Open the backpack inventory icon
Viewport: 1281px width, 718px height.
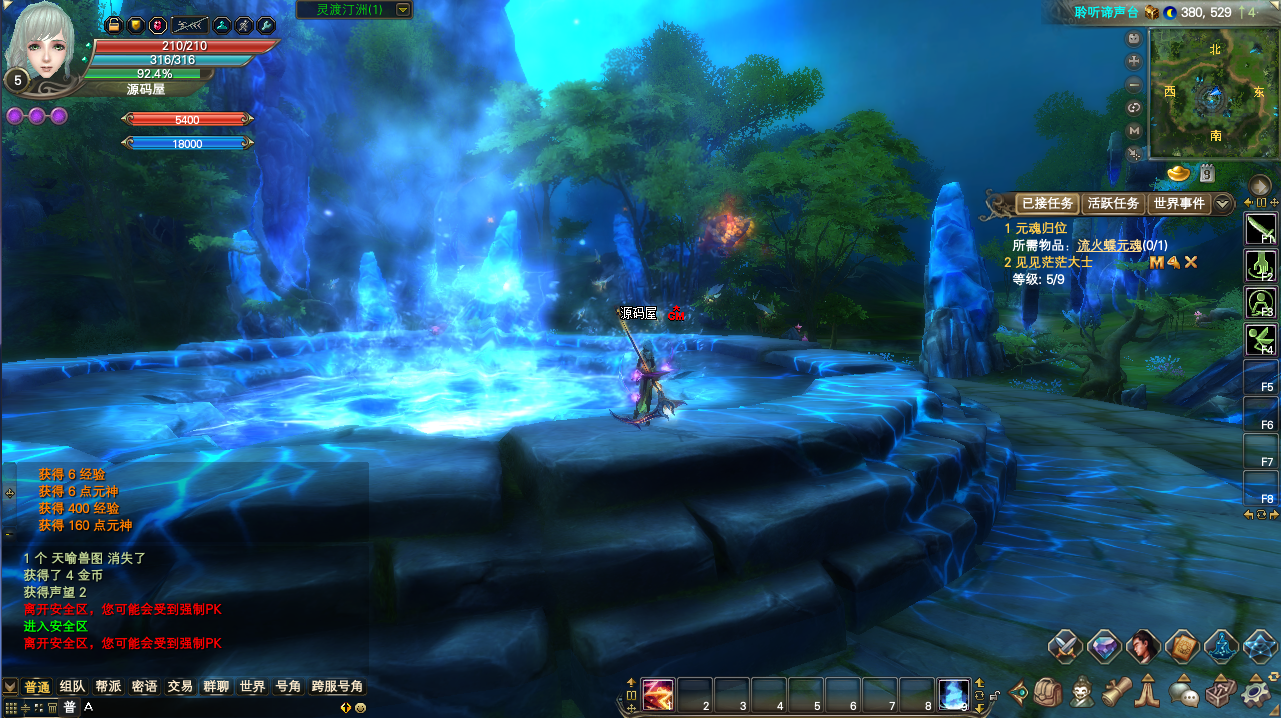click(x=1047, y=691)
